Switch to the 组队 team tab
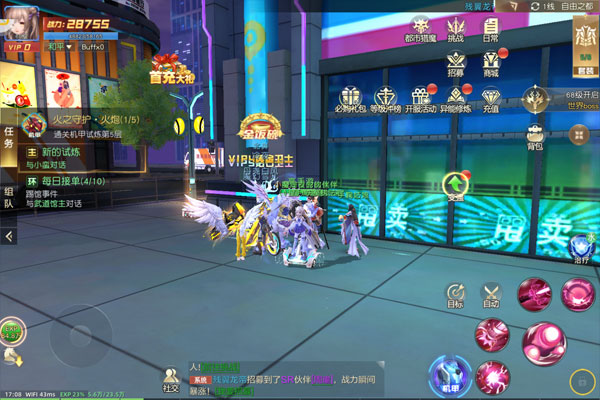This screenshot has width=600, height=400. (x=9, y=197)
